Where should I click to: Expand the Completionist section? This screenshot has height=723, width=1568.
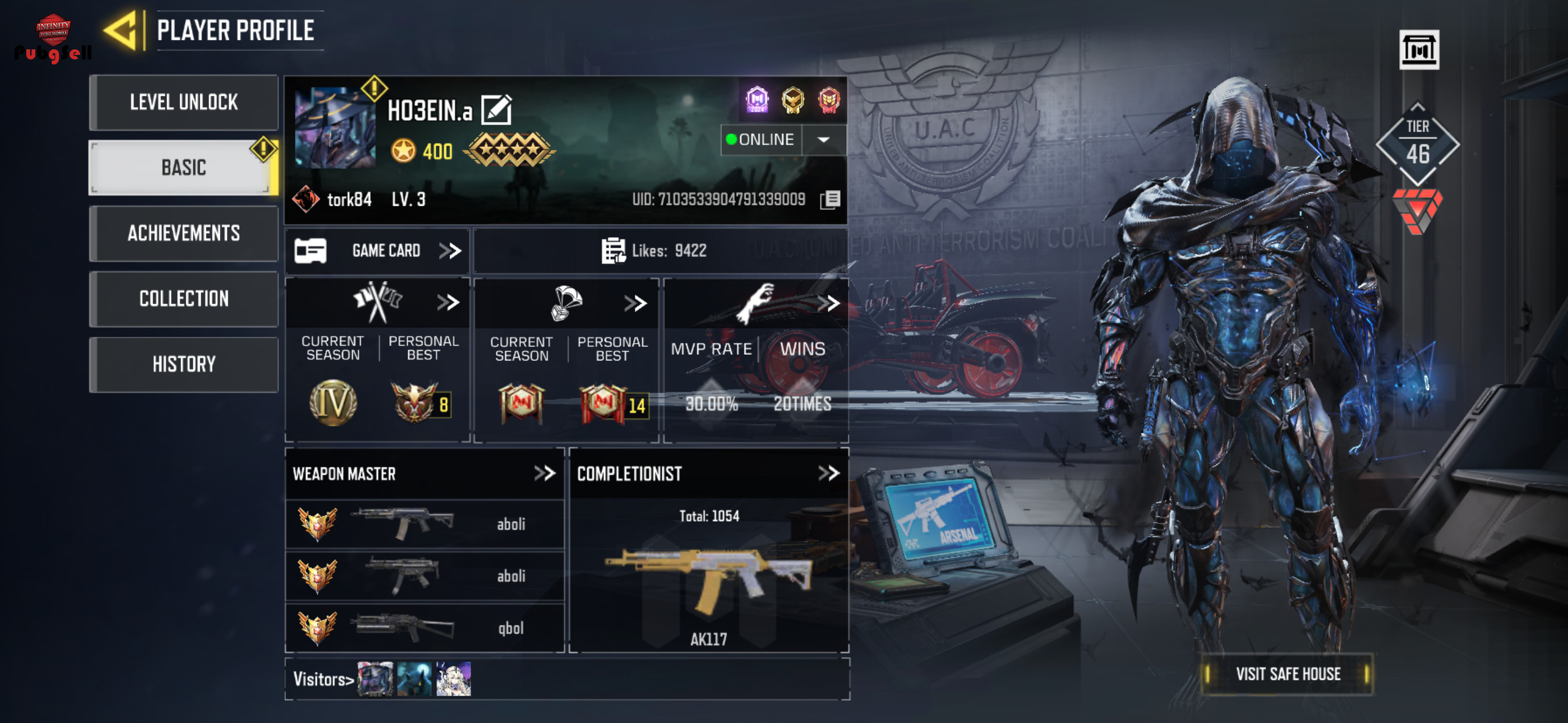coord(828,474)
